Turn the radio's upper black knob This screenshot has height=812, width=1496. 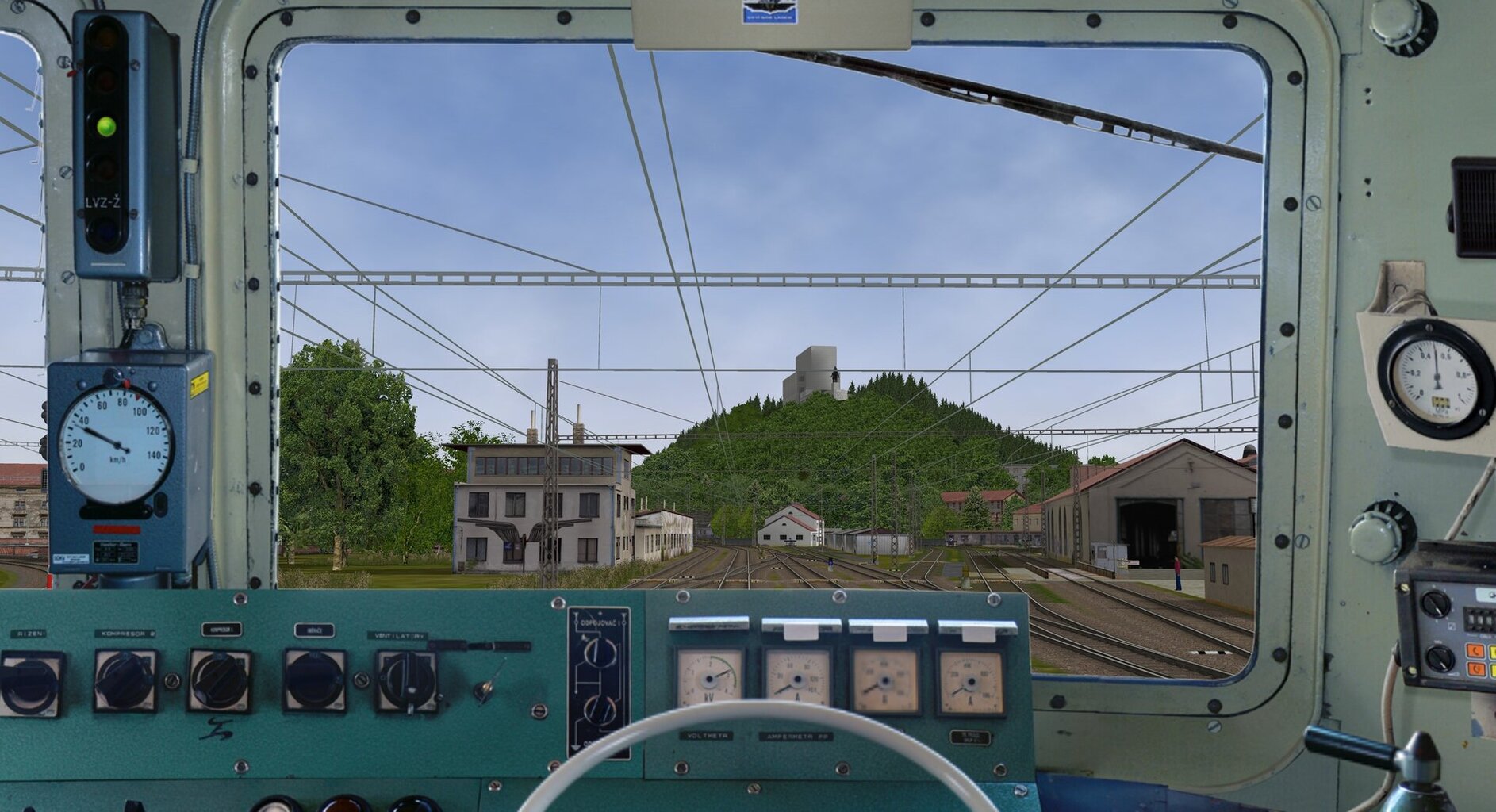[x=1434, y=604]
